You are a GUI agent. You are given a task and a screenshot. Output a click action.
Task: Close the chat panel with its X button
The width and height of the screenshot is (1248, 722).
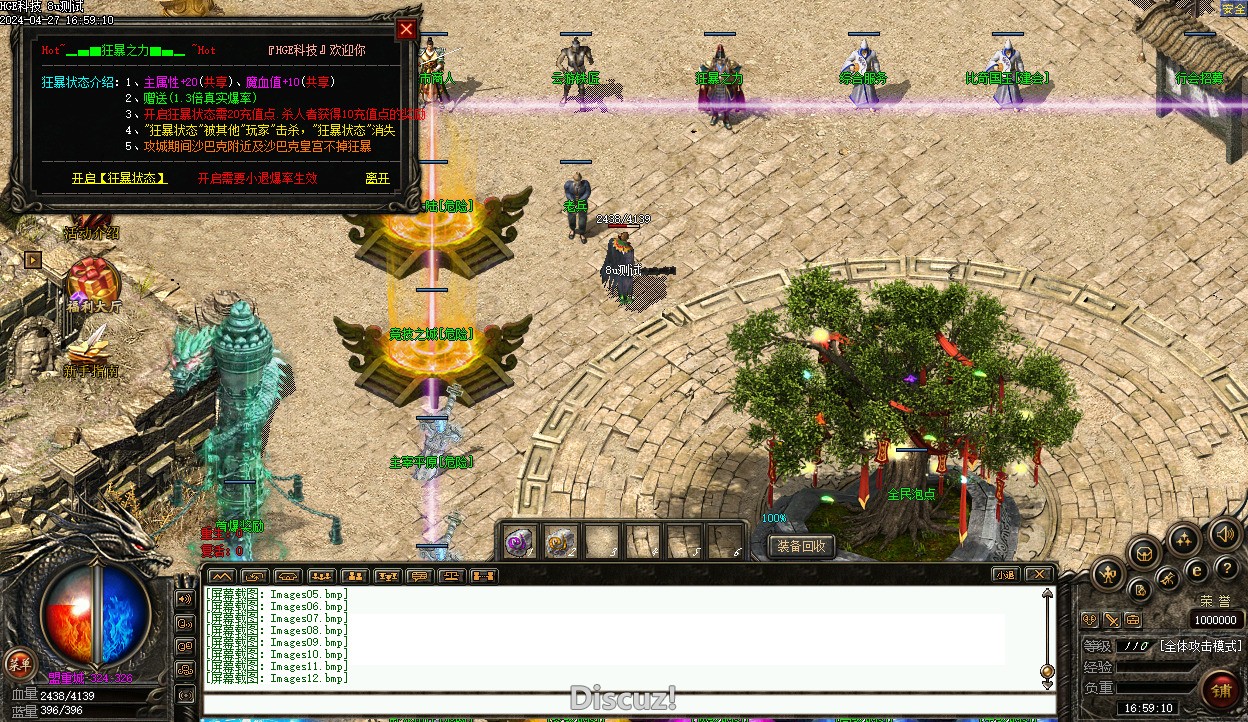1039,575
